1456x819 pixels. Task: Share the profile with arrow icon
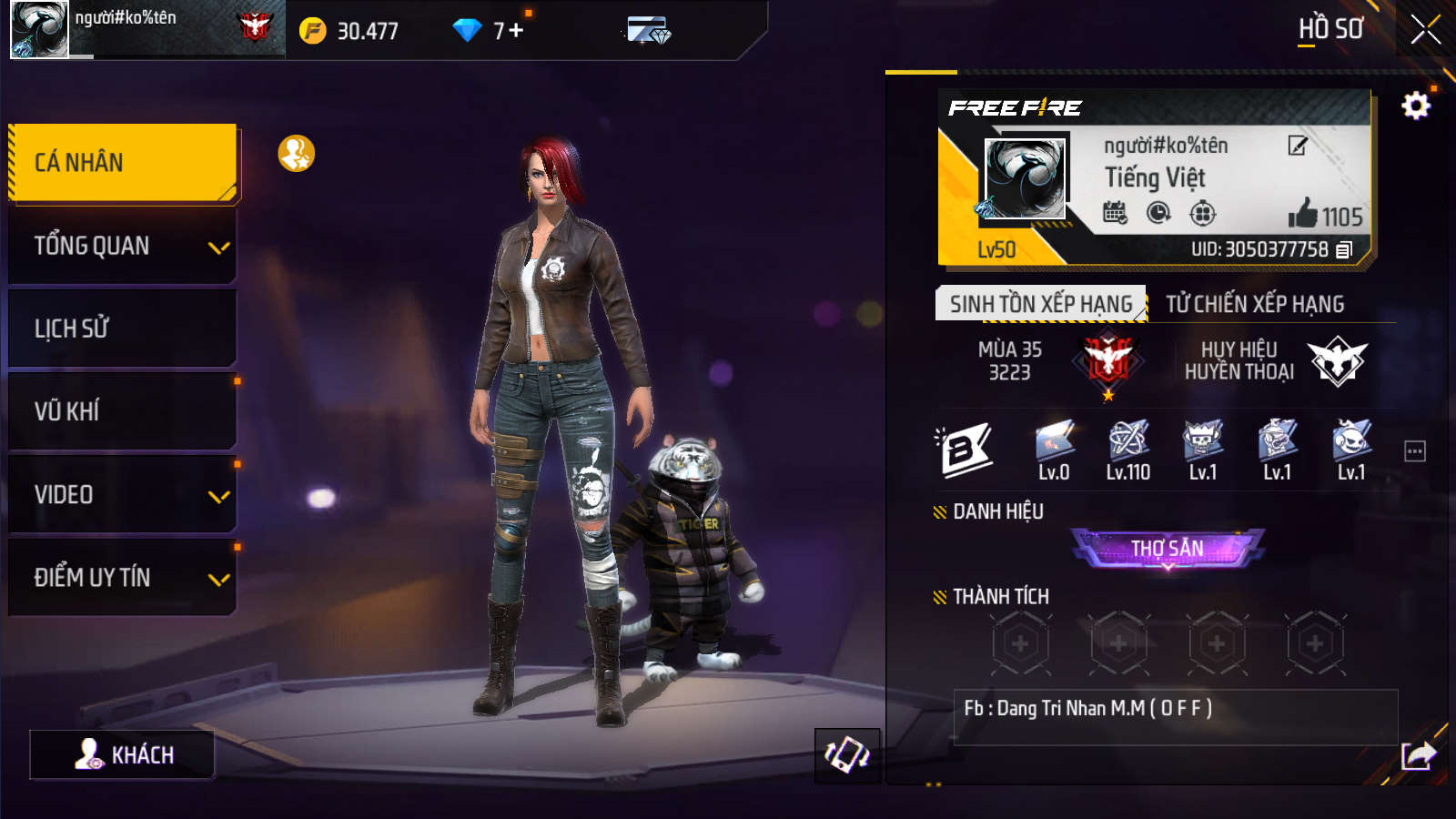(x=1418, y=755)
